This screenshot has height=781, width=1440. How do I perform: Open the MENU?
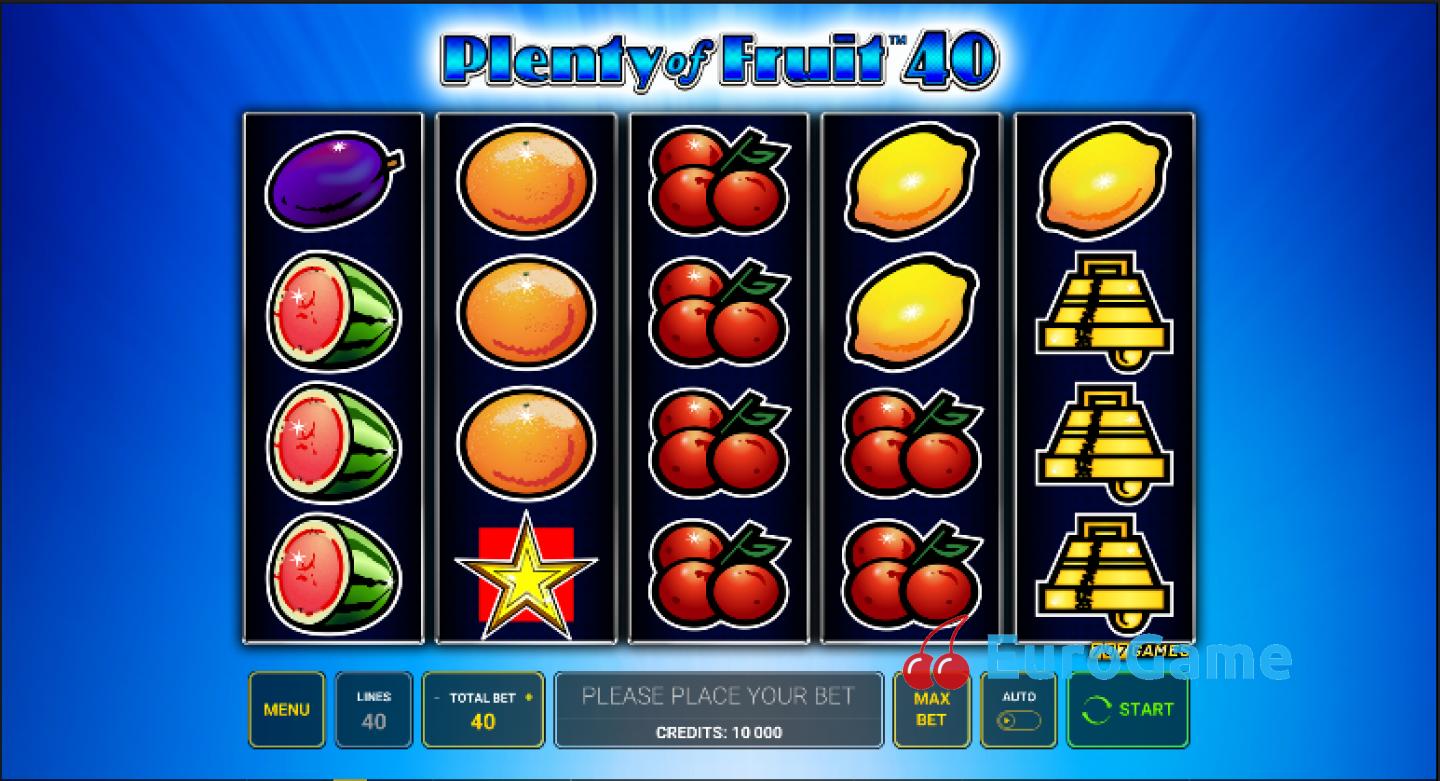[287, 710]
